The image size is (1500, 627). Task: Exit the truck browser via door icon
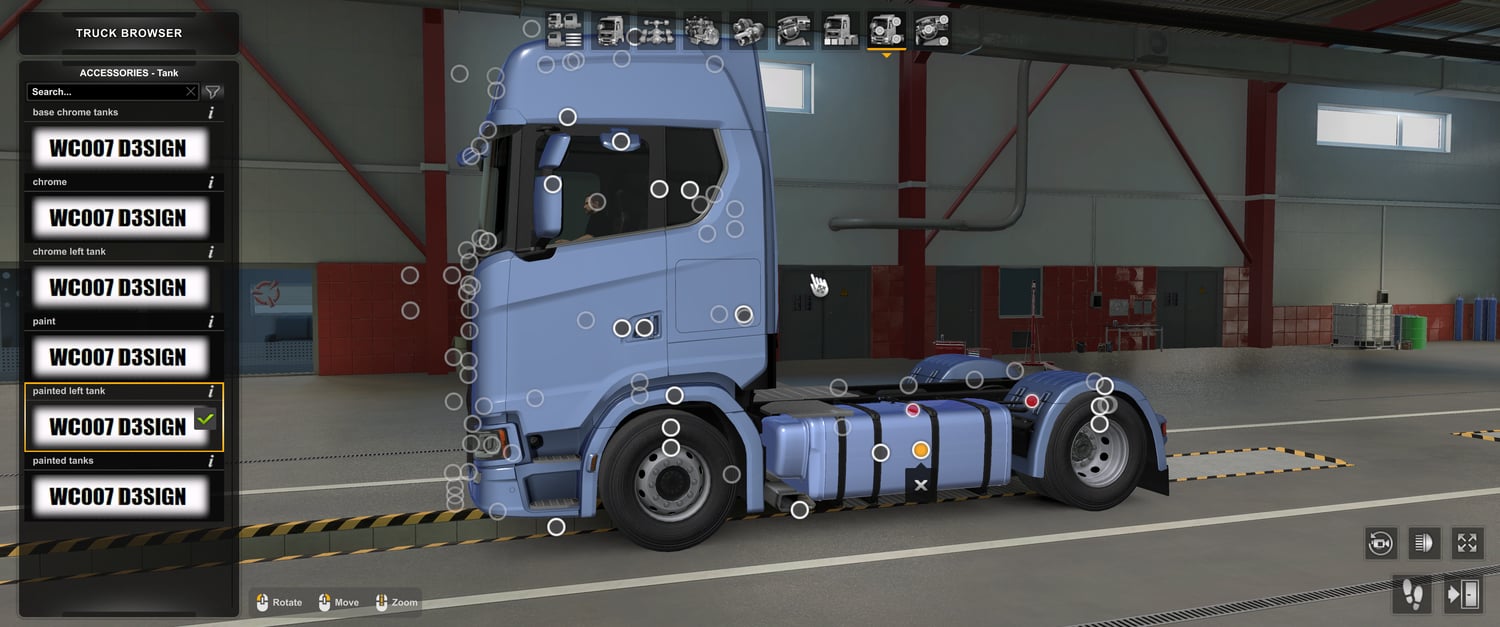(1462, 595)
